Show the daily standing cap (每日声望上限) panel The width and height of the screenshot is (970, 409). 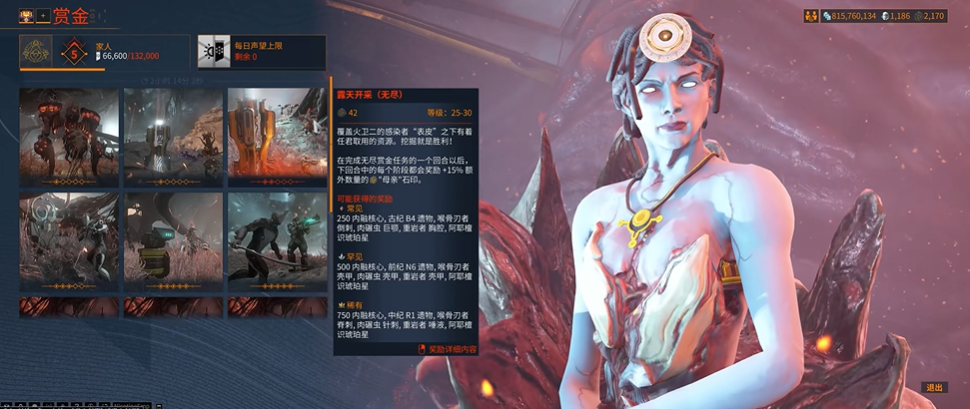tap(260, 51)
